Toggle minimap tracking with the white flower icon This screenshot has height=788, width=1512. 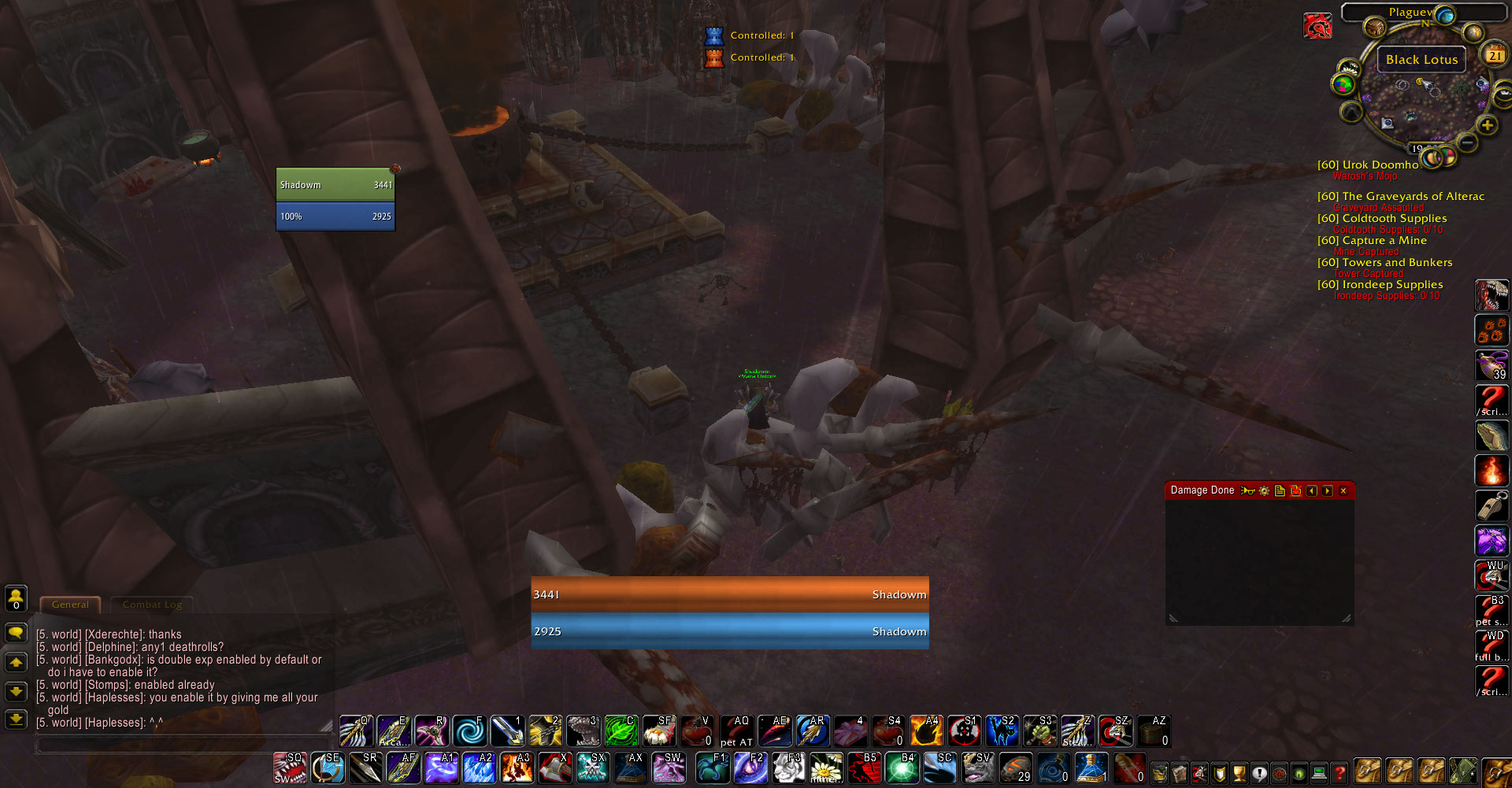(1349, 68)
